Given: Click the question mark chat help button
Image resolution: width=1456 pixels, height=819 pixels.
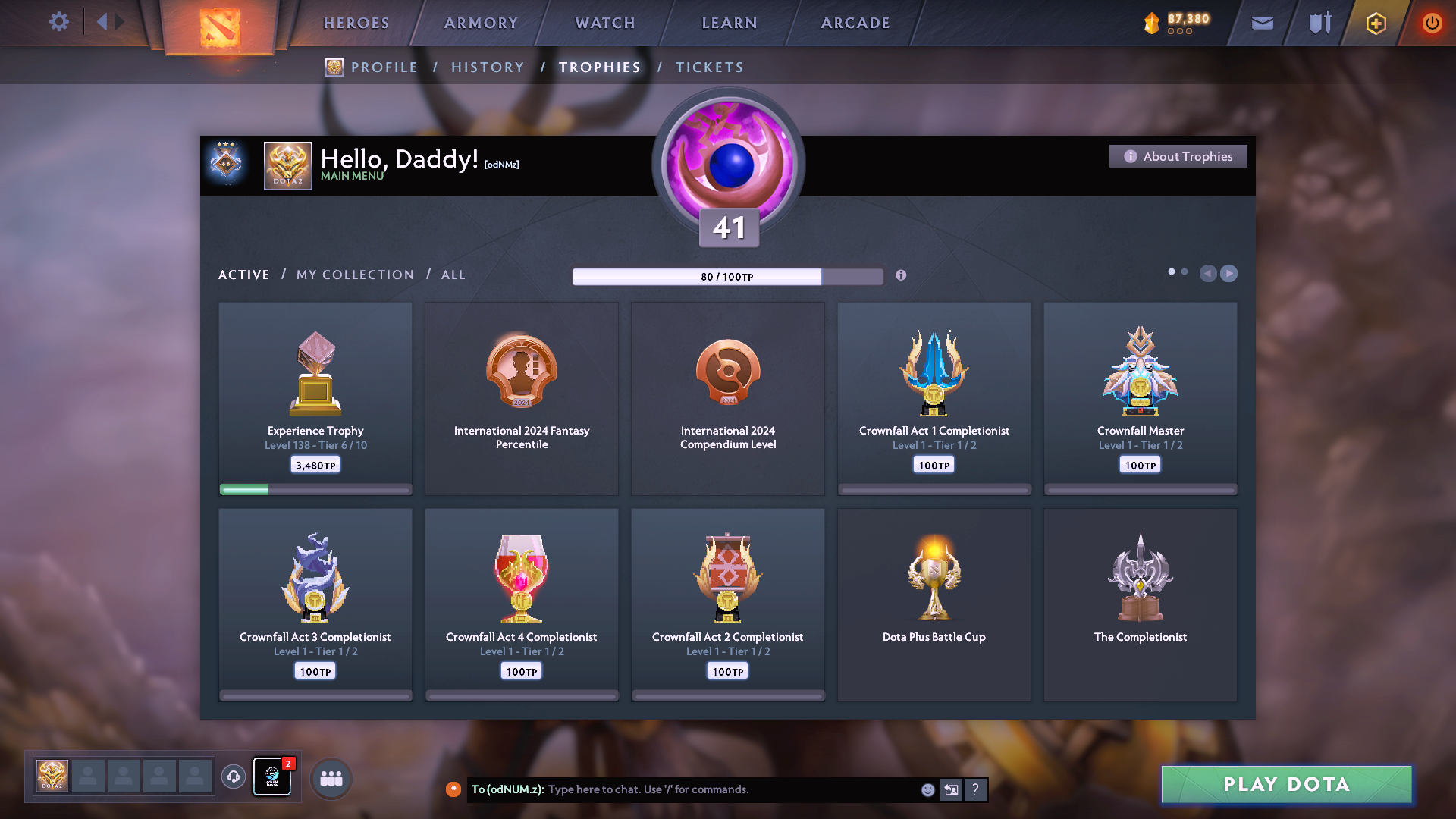Looking at the screenshot, I should pos(976,789).
